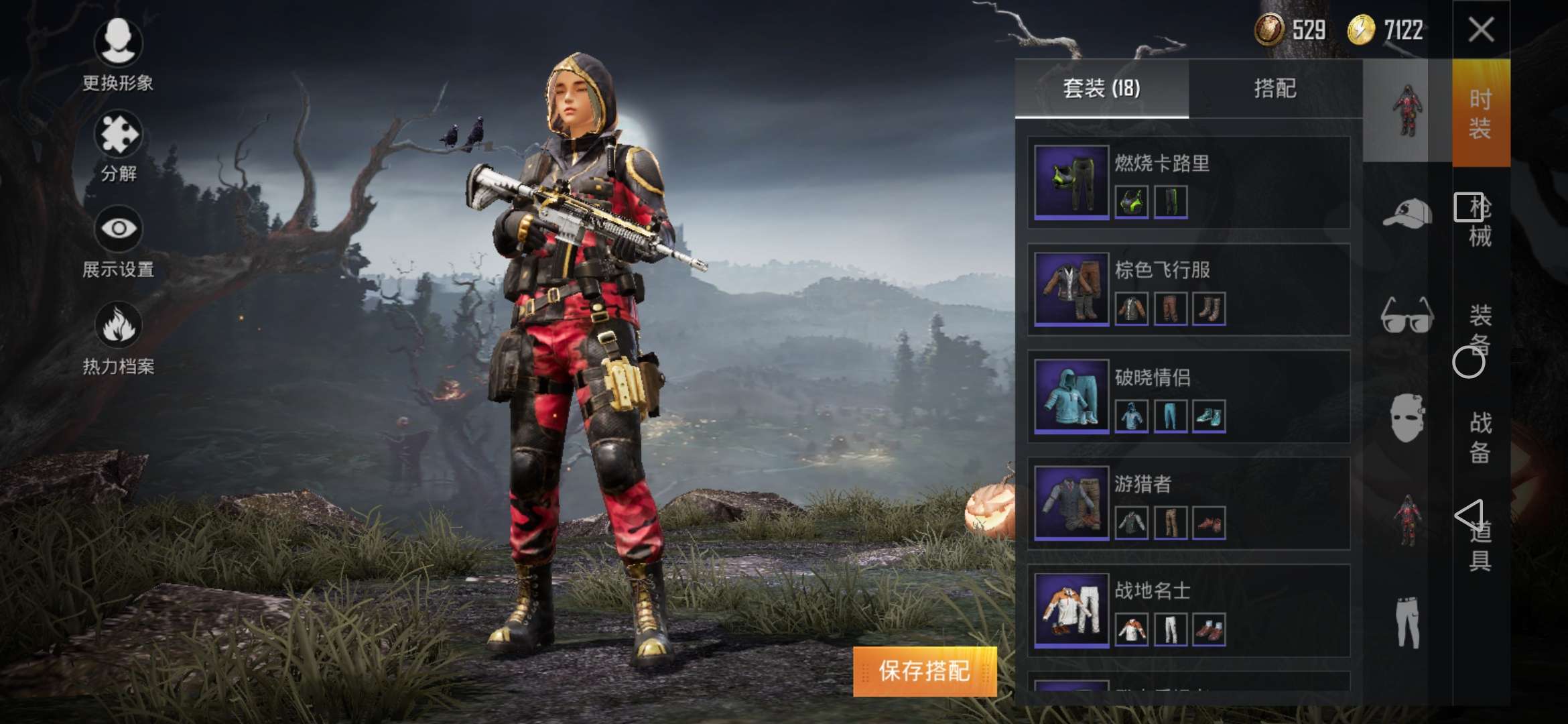Close the wardrobe with the X button
Image resolution: width=1568 pixels, height=724 pixels.
1480,29
